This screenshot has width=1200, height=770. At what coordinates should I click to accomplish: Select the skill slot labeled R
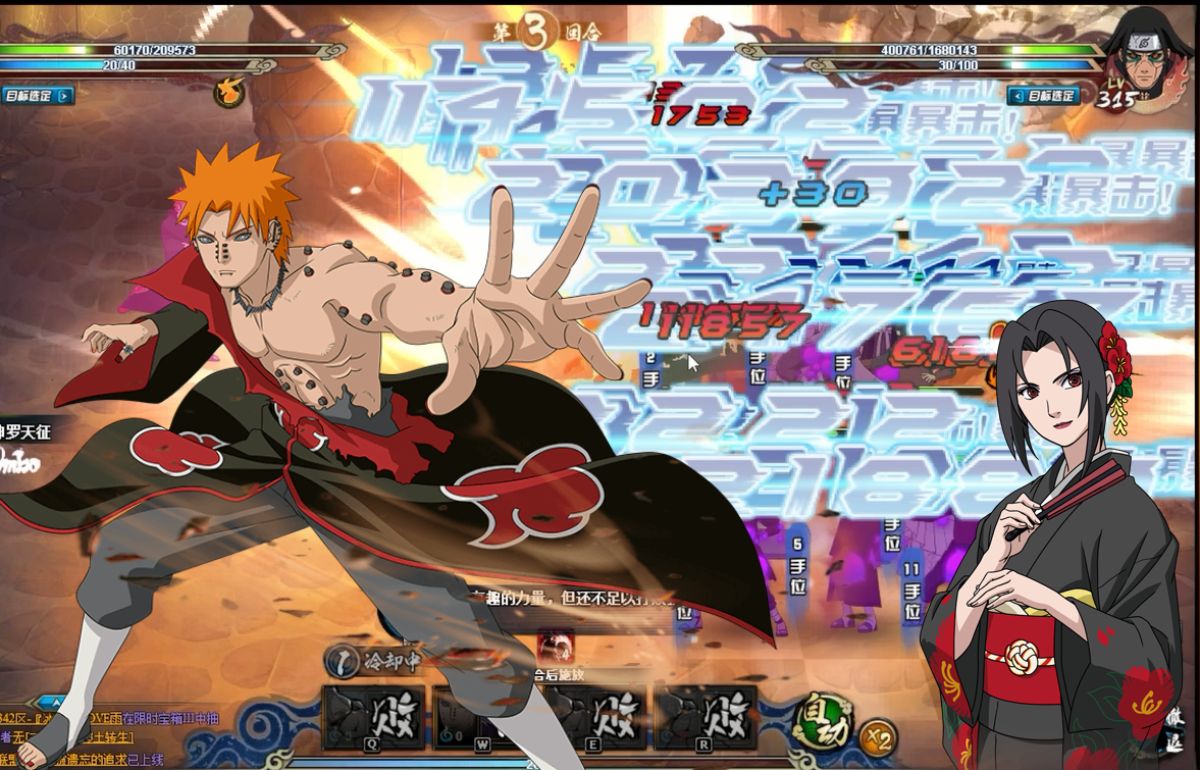[x=711, y=717]
